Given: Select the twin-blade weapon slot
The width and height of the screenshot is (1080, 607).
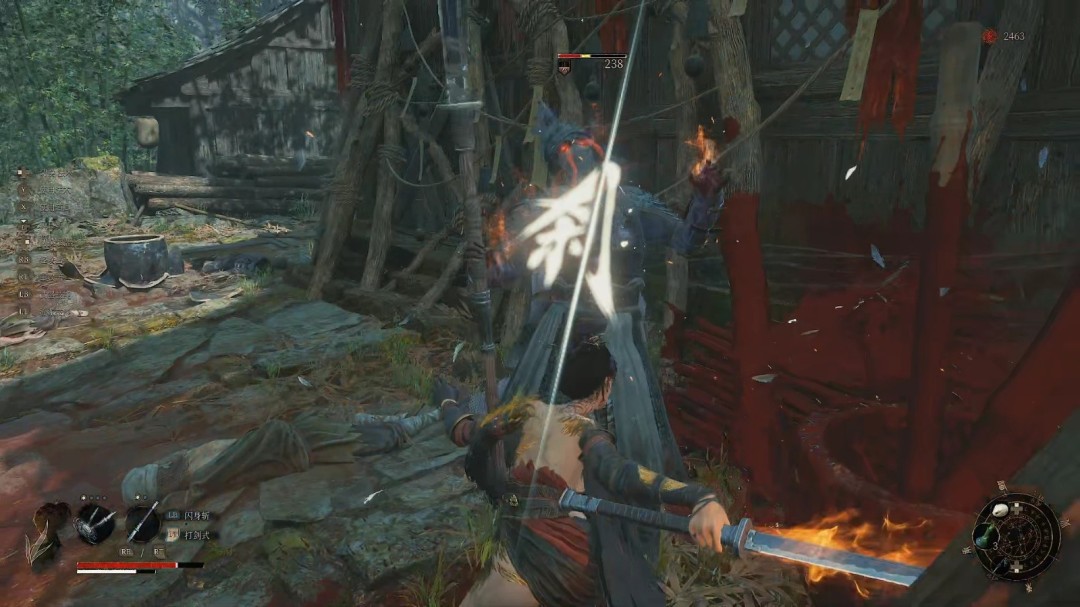Looking at the screenshot, I should [x=95, y=523].
